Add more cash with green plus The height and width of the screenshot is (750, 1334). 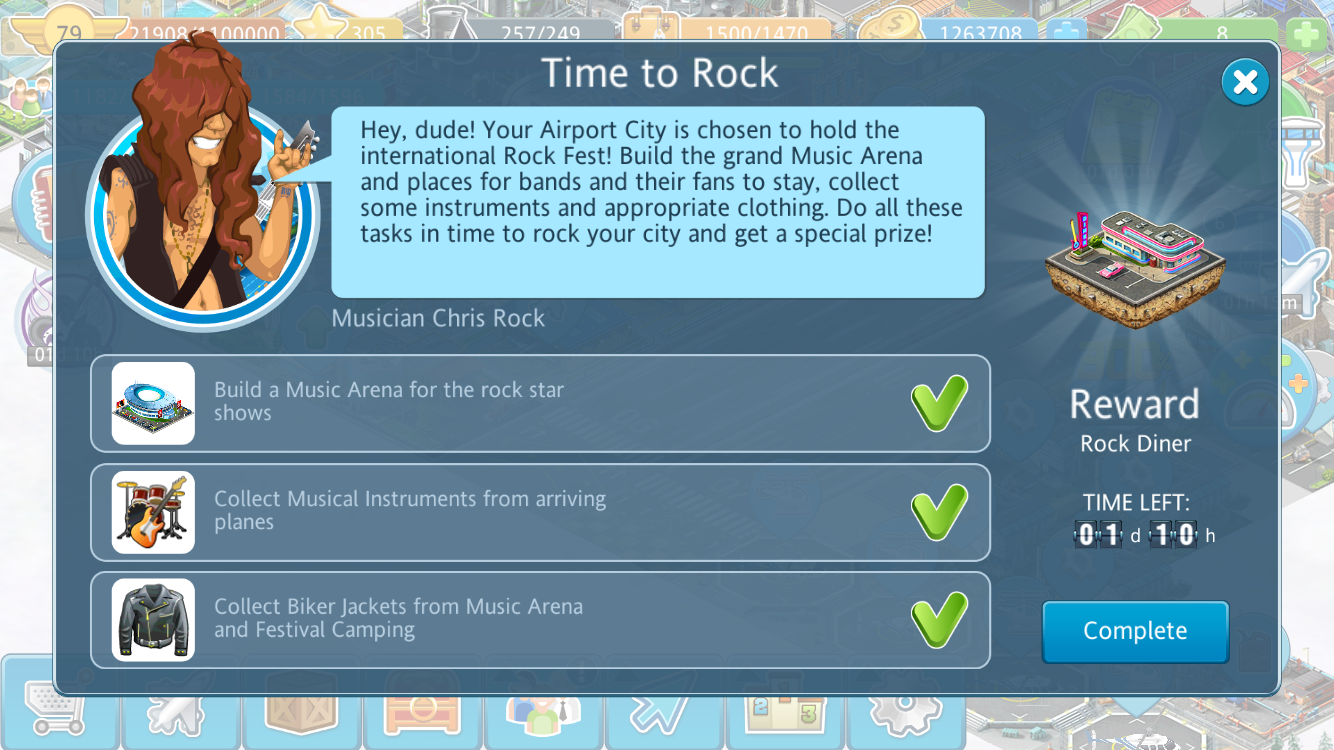coord(1307,35)
